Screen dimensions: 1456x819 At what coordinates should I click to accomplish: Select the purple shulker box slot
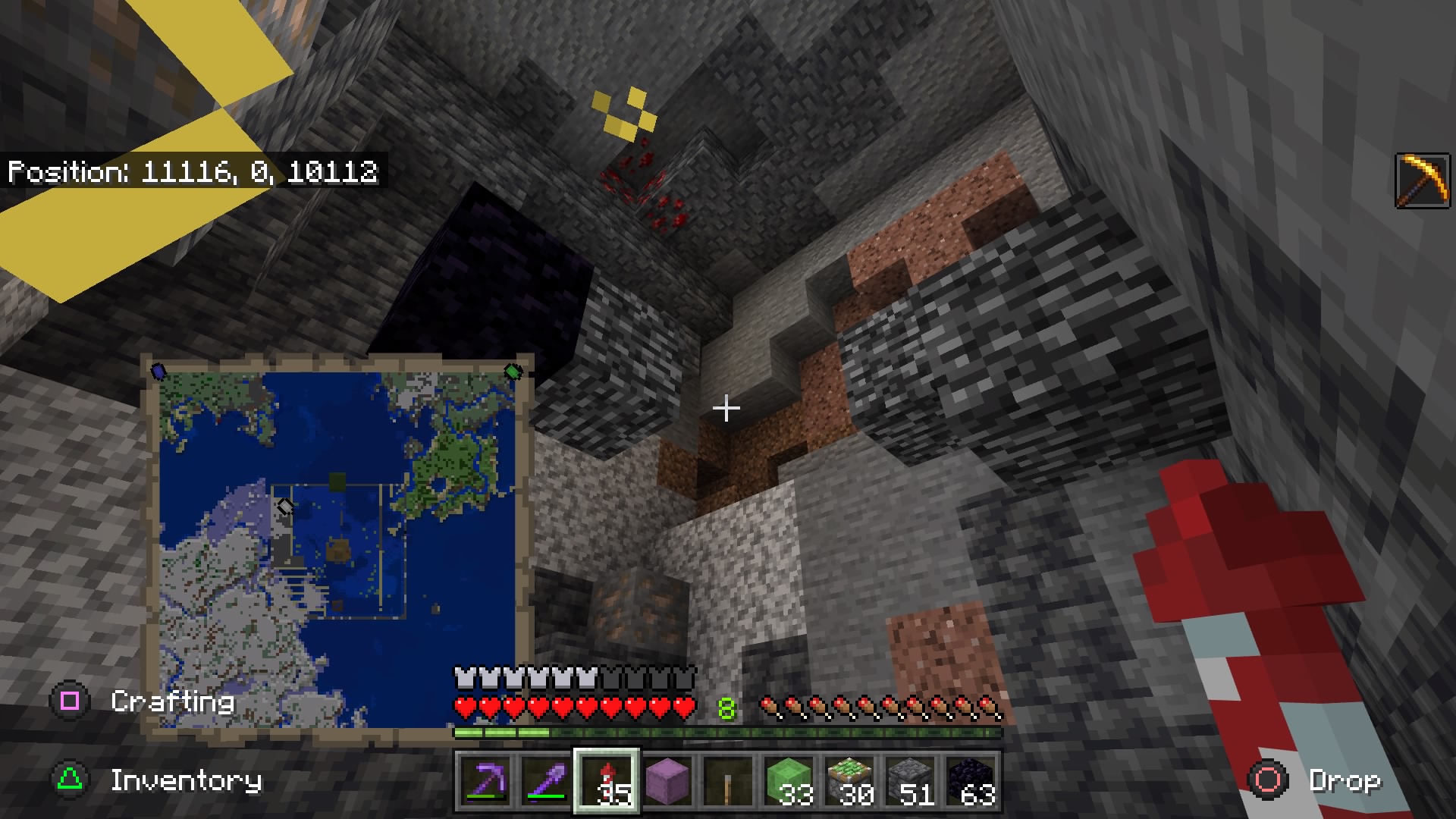point(668,781)
